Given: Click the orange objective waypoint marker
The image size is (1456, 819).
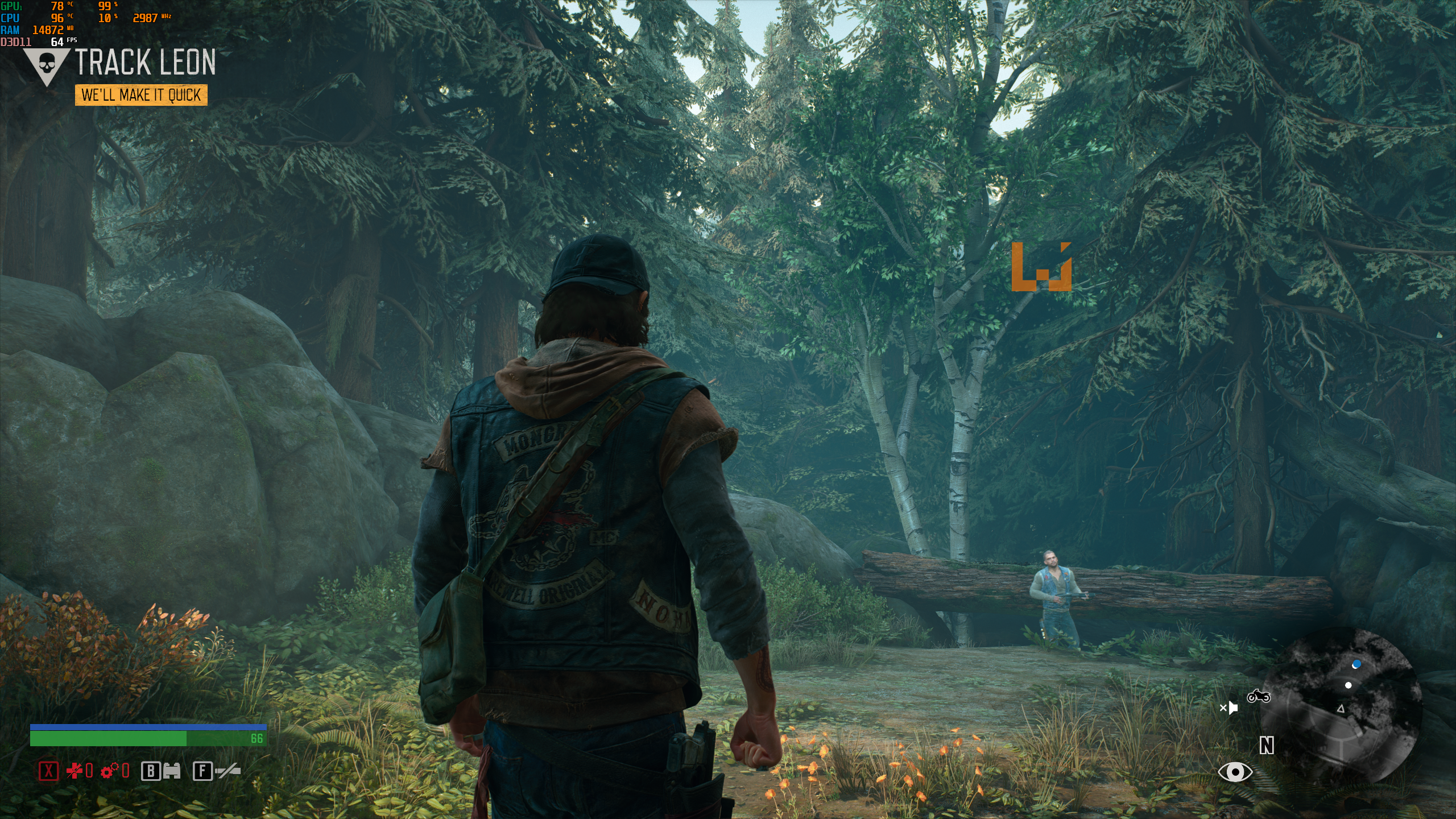Looking at the screenshot, I should (x=1041, y=267).
